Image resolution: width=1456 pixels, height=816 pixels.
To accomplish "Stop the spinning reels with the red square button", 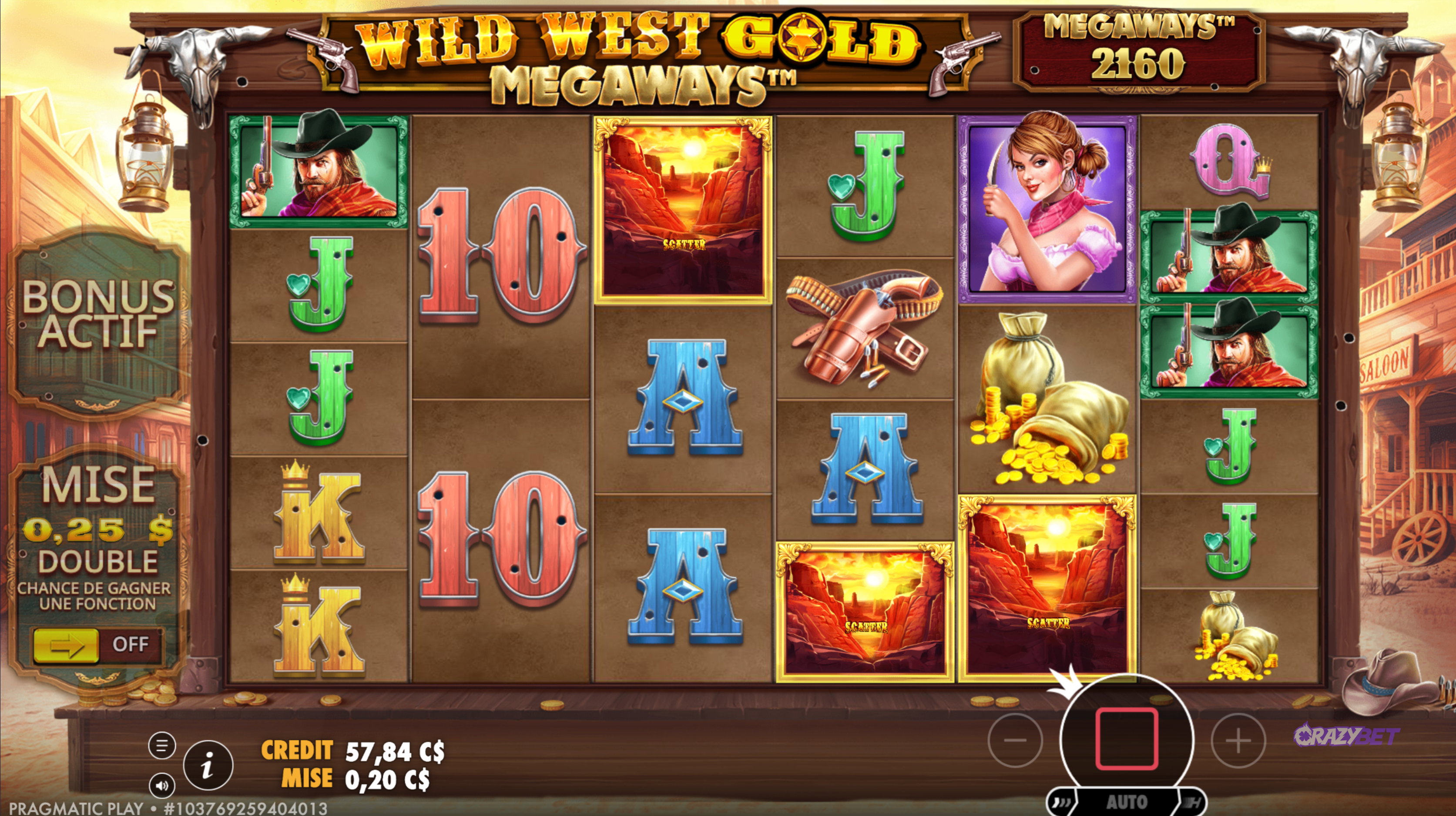I will click(1127, 739).
